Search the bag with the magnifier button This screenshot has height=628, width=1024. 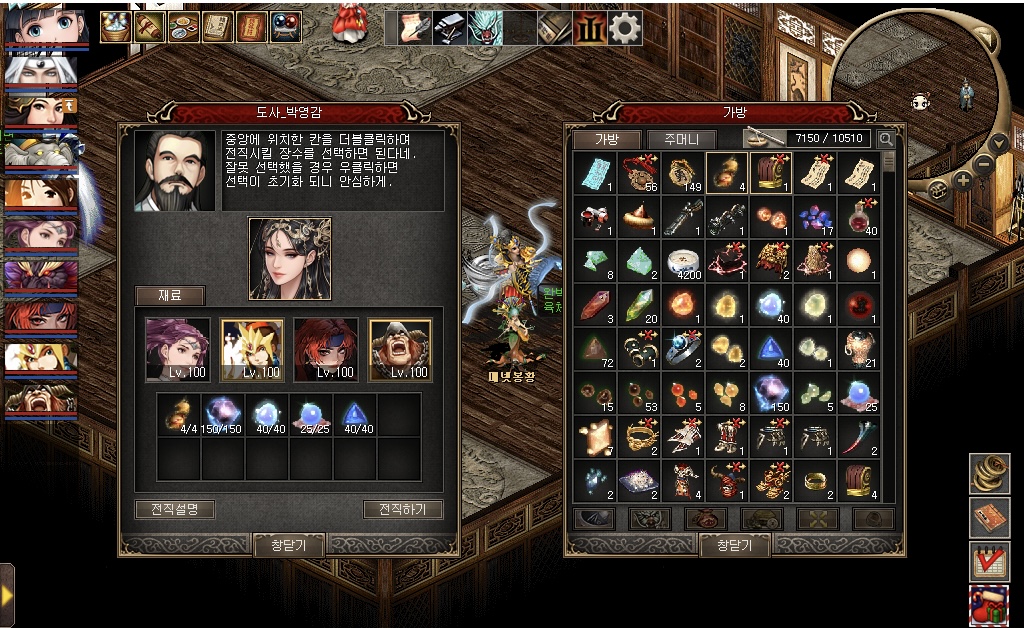click(886, 139)
